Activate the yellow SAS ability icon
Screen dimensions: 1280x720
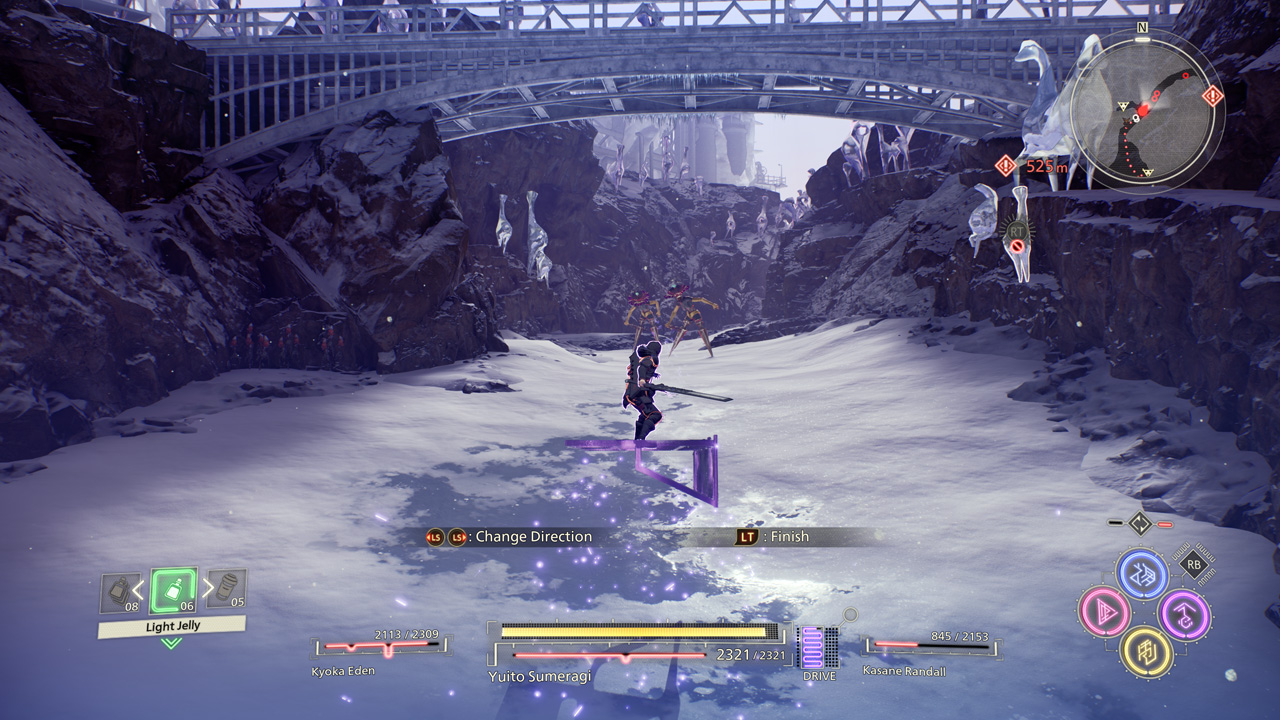[x=1144, y=651]
